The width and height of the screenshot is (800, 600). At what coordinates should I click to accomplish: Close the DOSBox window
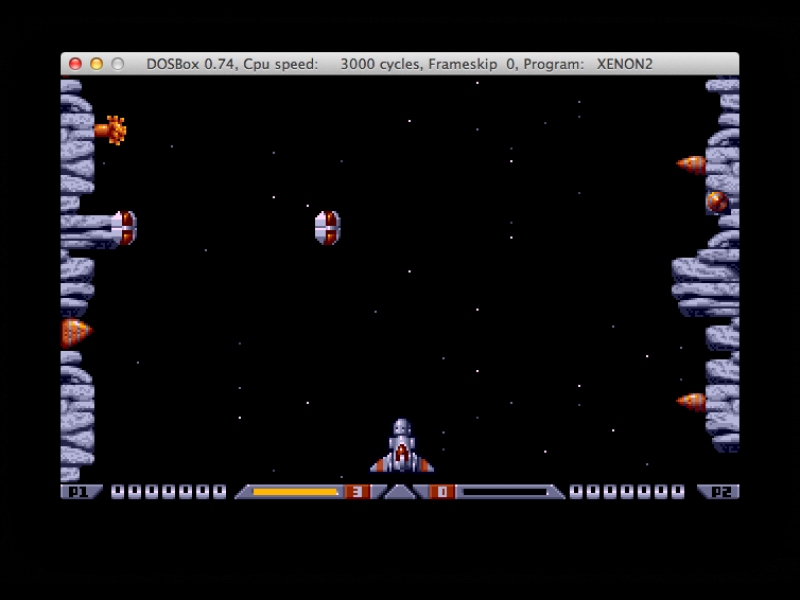click(x=75, y=64)
